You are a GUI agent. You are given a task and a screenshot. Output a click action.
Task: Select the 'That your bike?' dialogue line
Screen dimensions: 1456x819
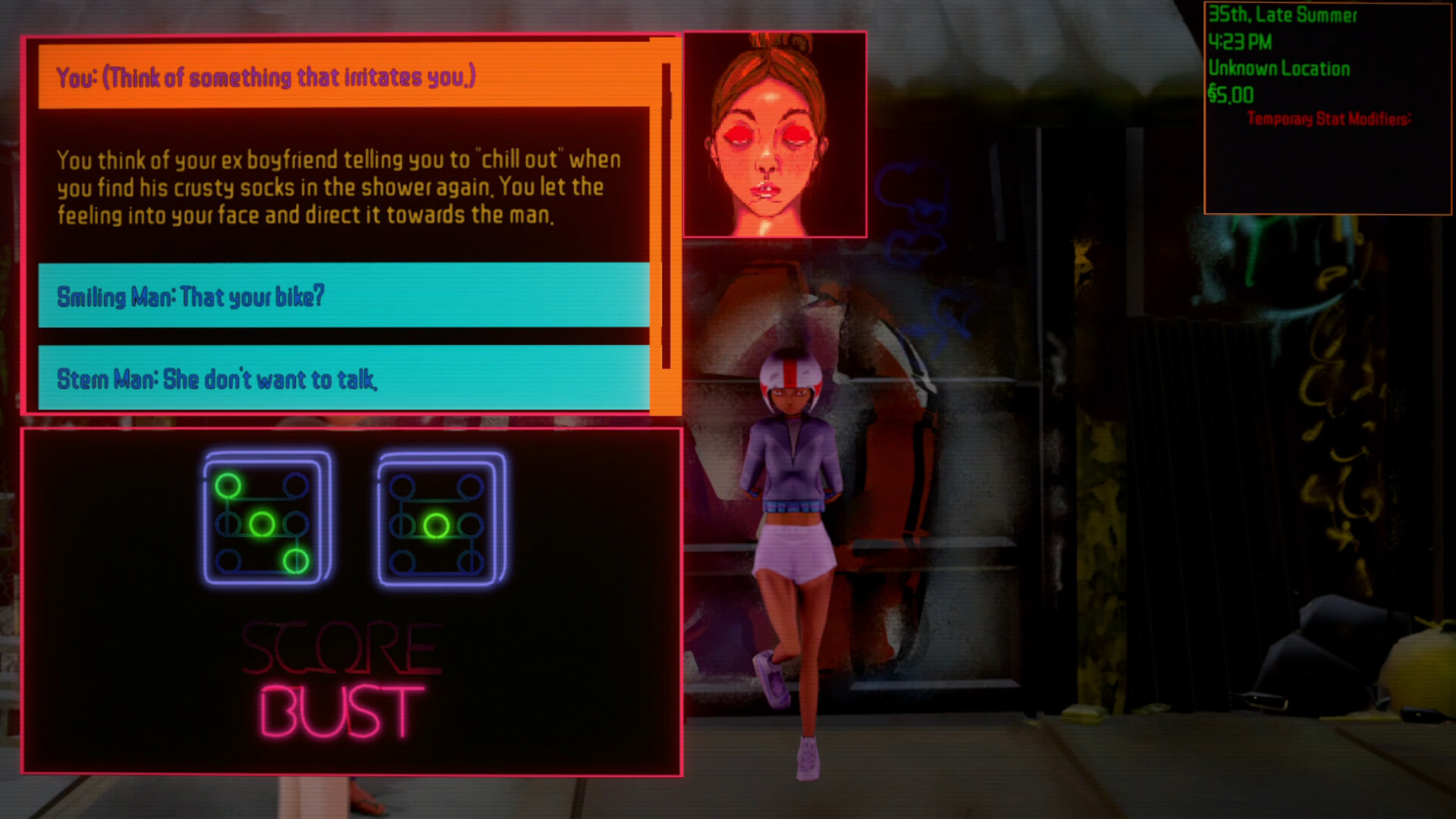(343, 297)
